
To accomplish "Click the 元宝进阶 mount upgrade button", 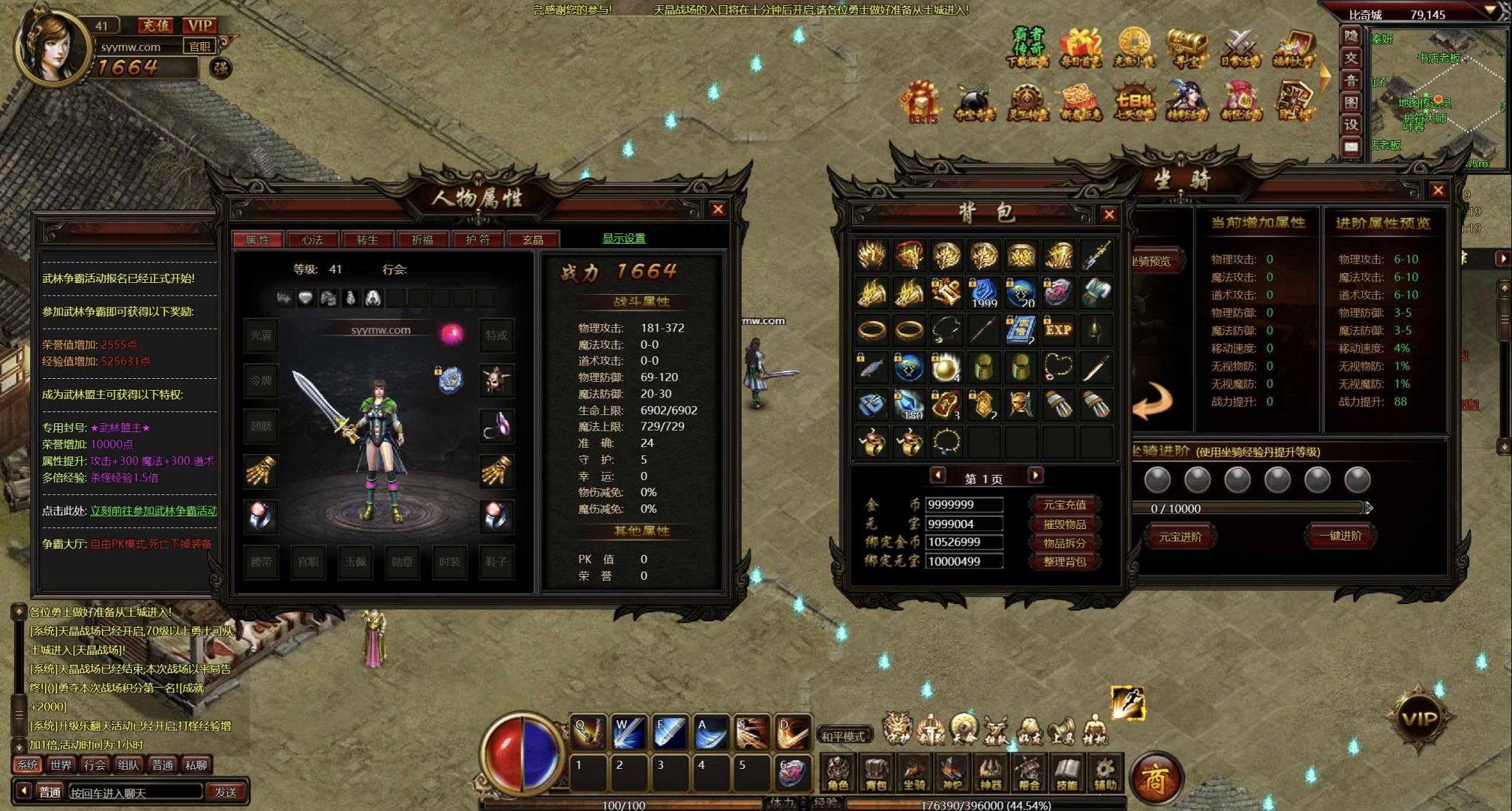I will click(x=1180, y=537).
